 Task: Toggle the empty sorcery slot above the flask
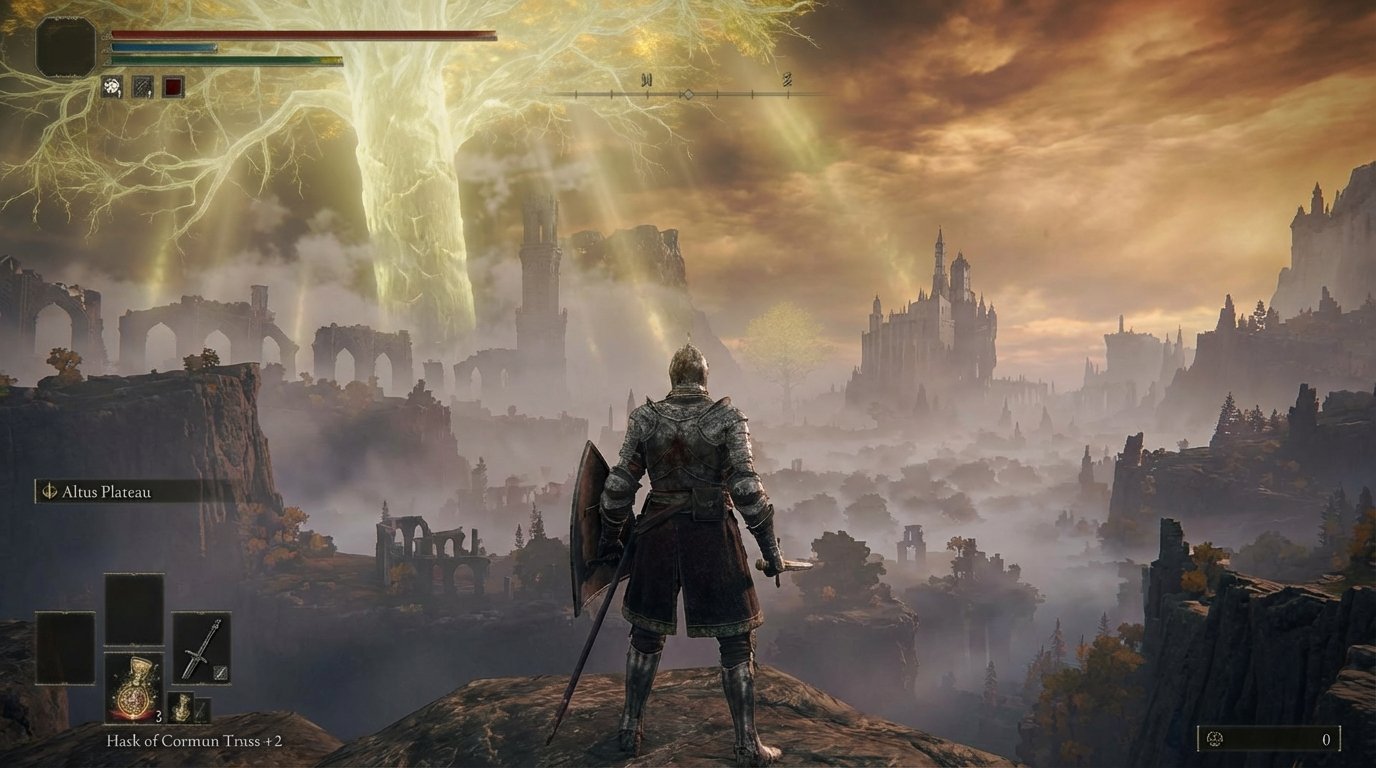[x=135, y=609]
